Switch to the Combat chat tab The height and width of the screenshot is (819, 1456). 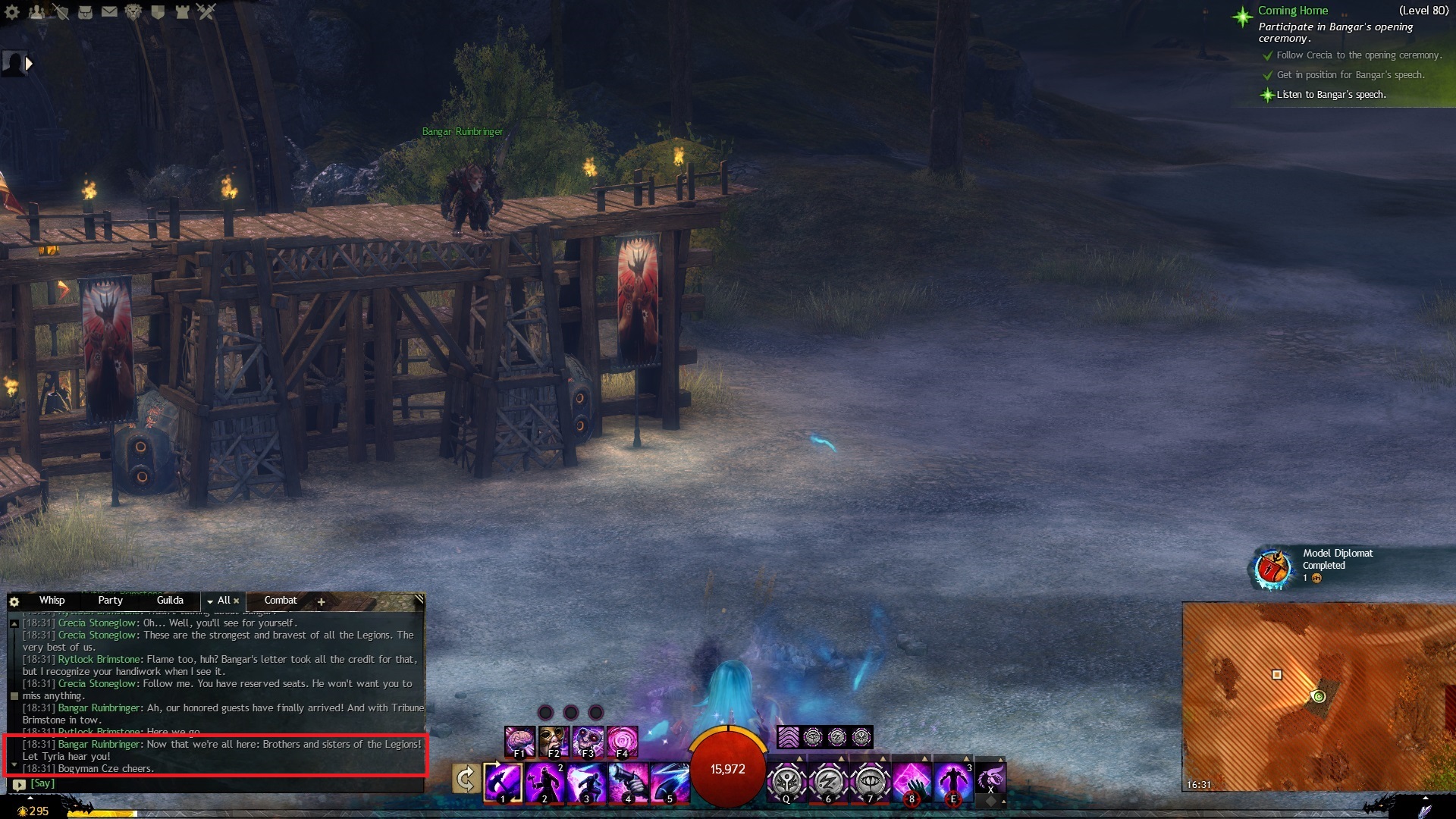[280, 601]
